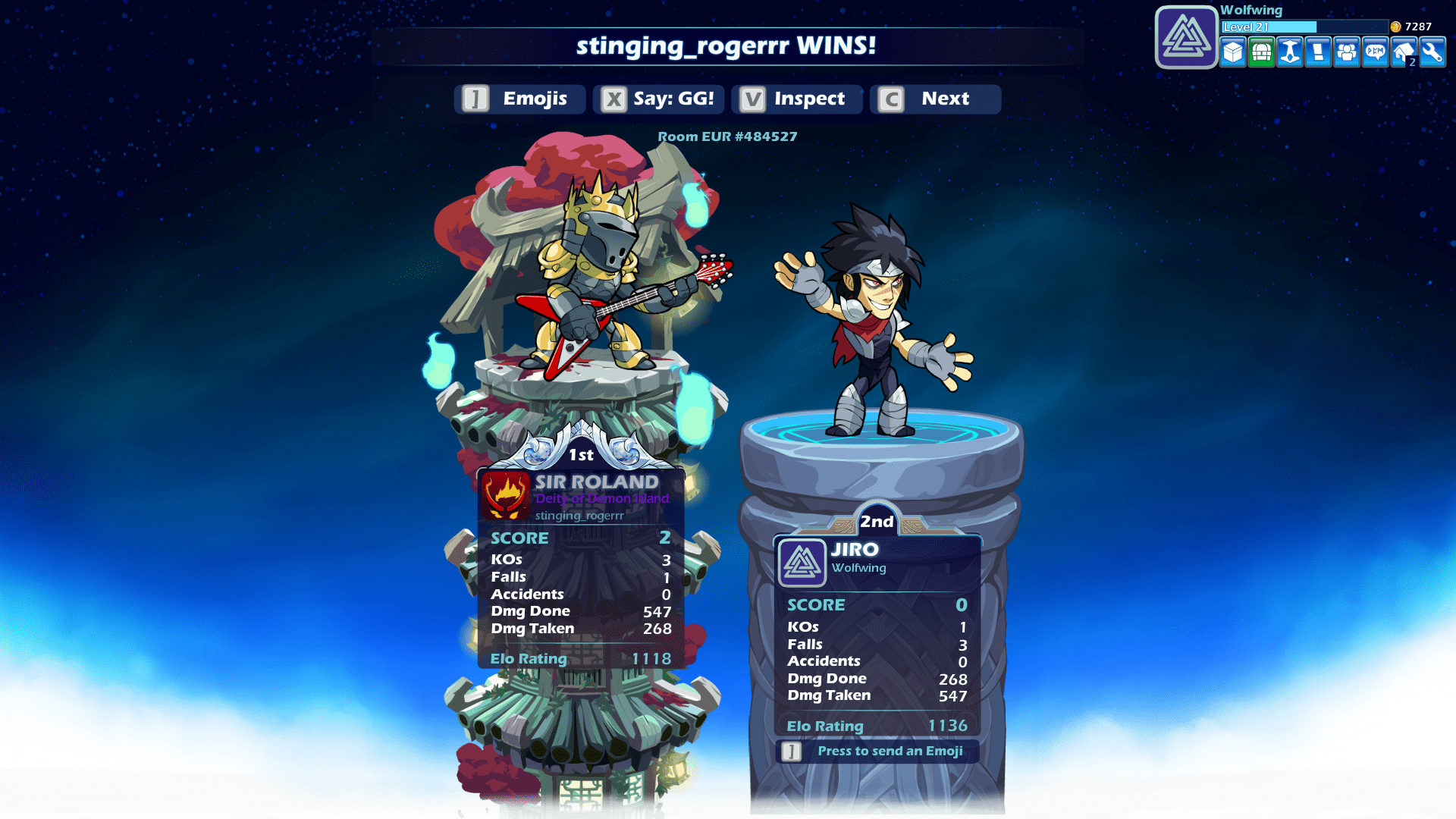Inspect the winning player
The height and width of the screenshot is (819, 1456).
795,99
